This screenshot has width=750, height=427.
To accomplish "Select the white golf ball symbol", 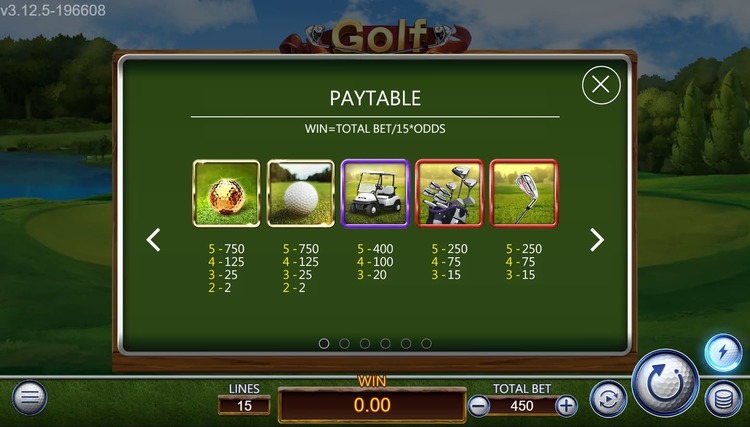I will click(300, 193).
